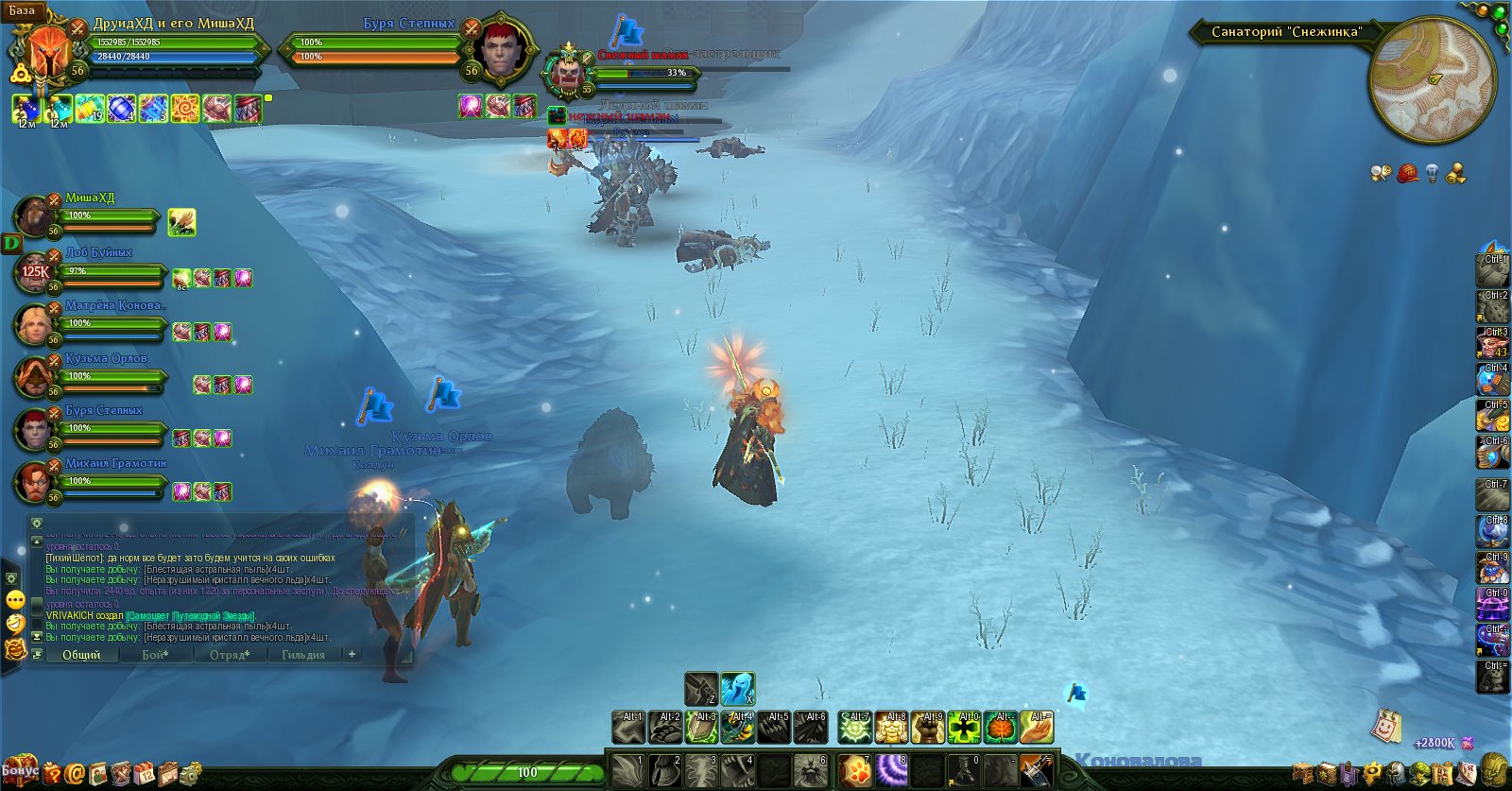Switch chat to the Отряд tab
The width and height of the screenshot is (1512, 791).
coord(230,654)
